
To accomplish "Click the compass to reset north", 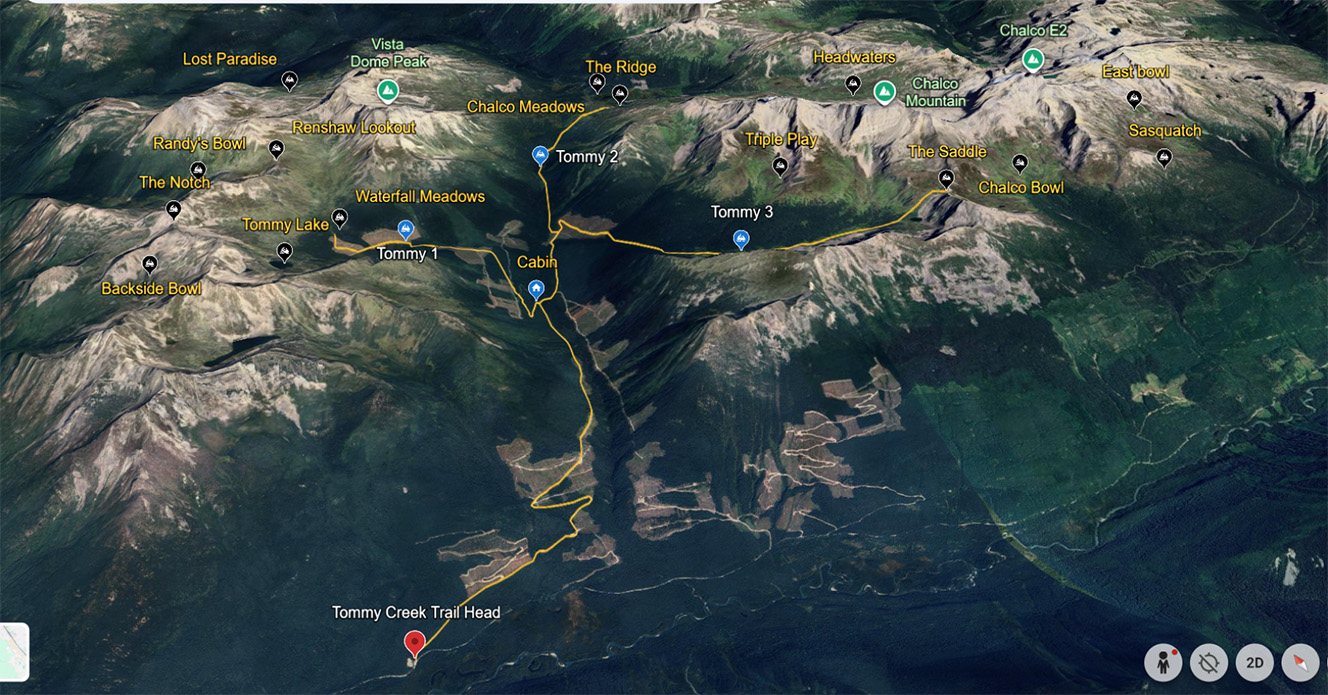I will [1300, 663].
